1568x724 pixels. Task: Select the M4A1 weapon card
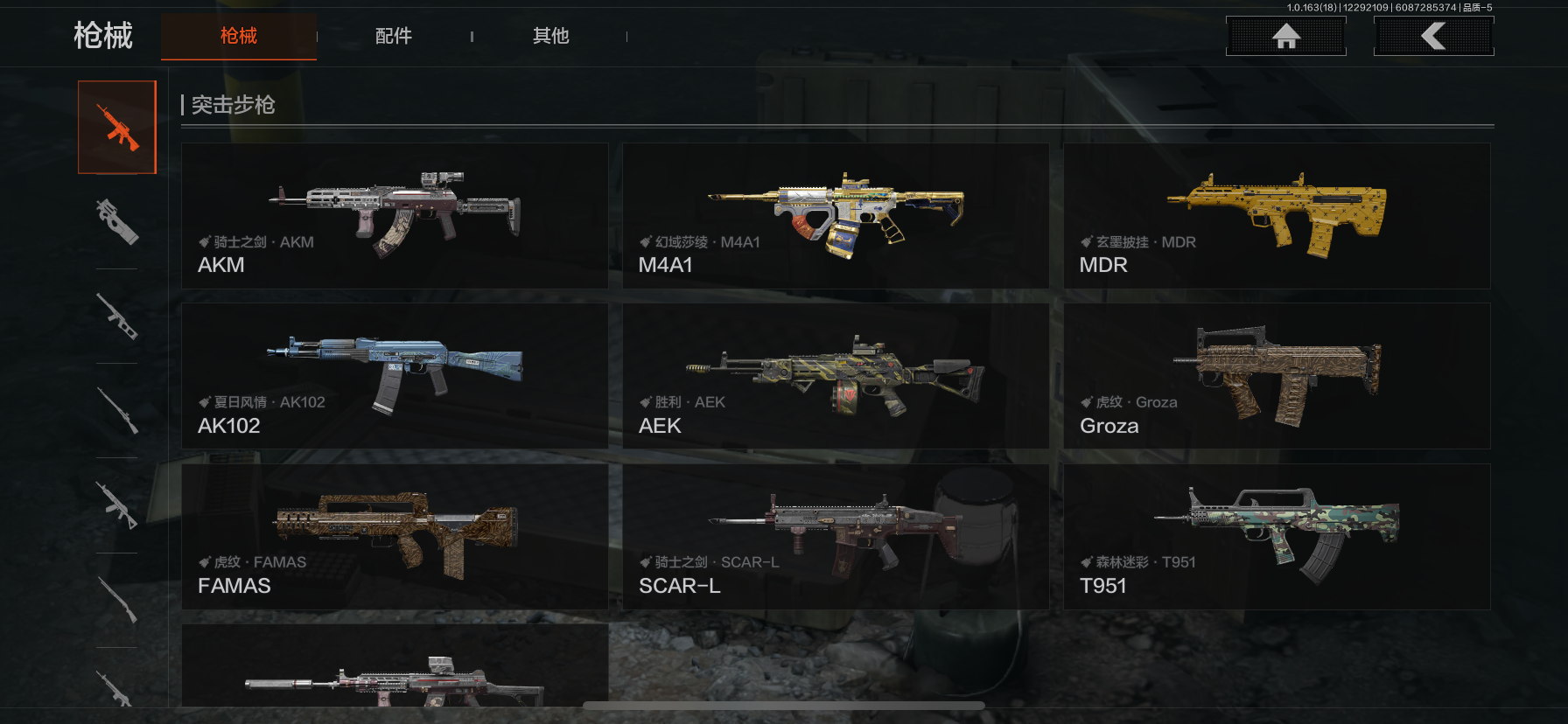pos(836,216)
